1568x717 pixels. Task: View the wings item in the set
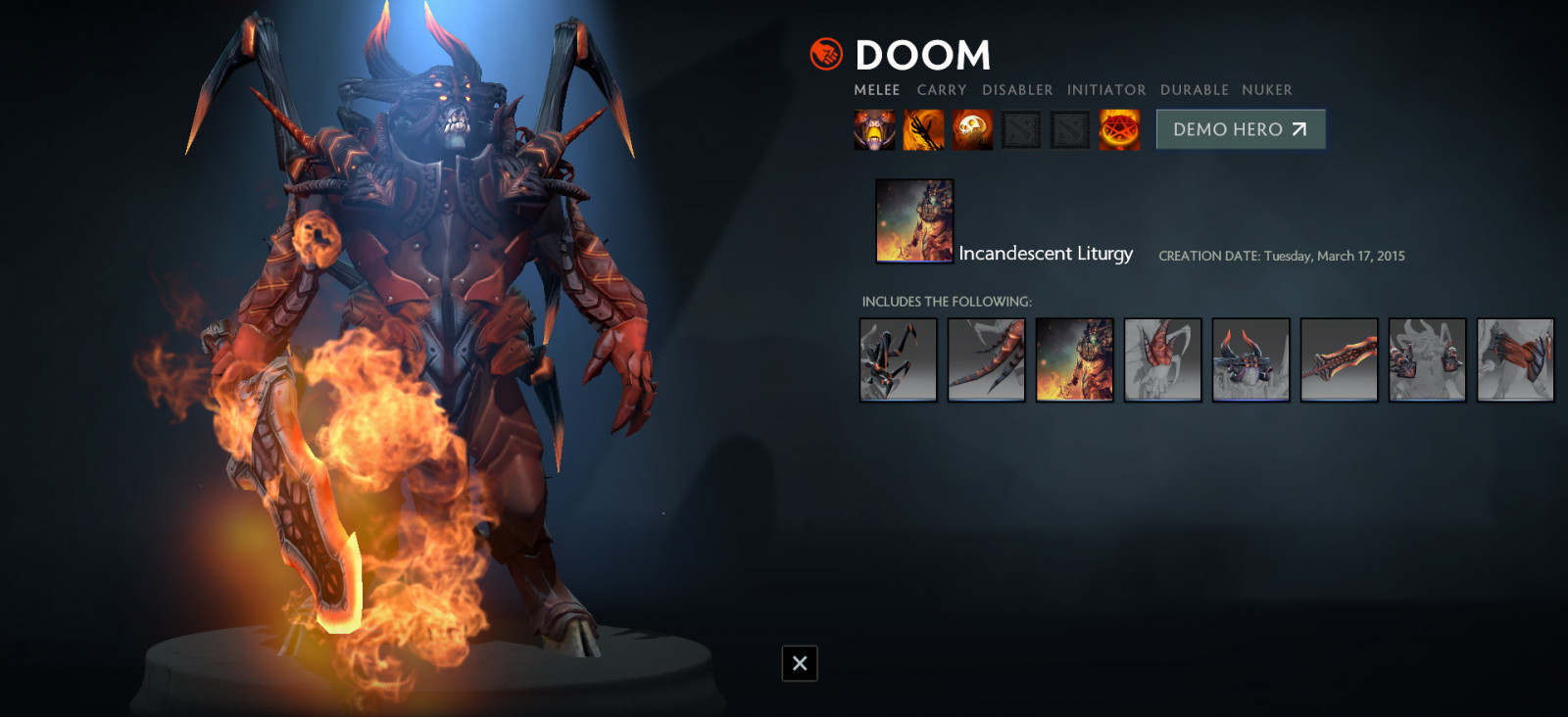(899, 359)
